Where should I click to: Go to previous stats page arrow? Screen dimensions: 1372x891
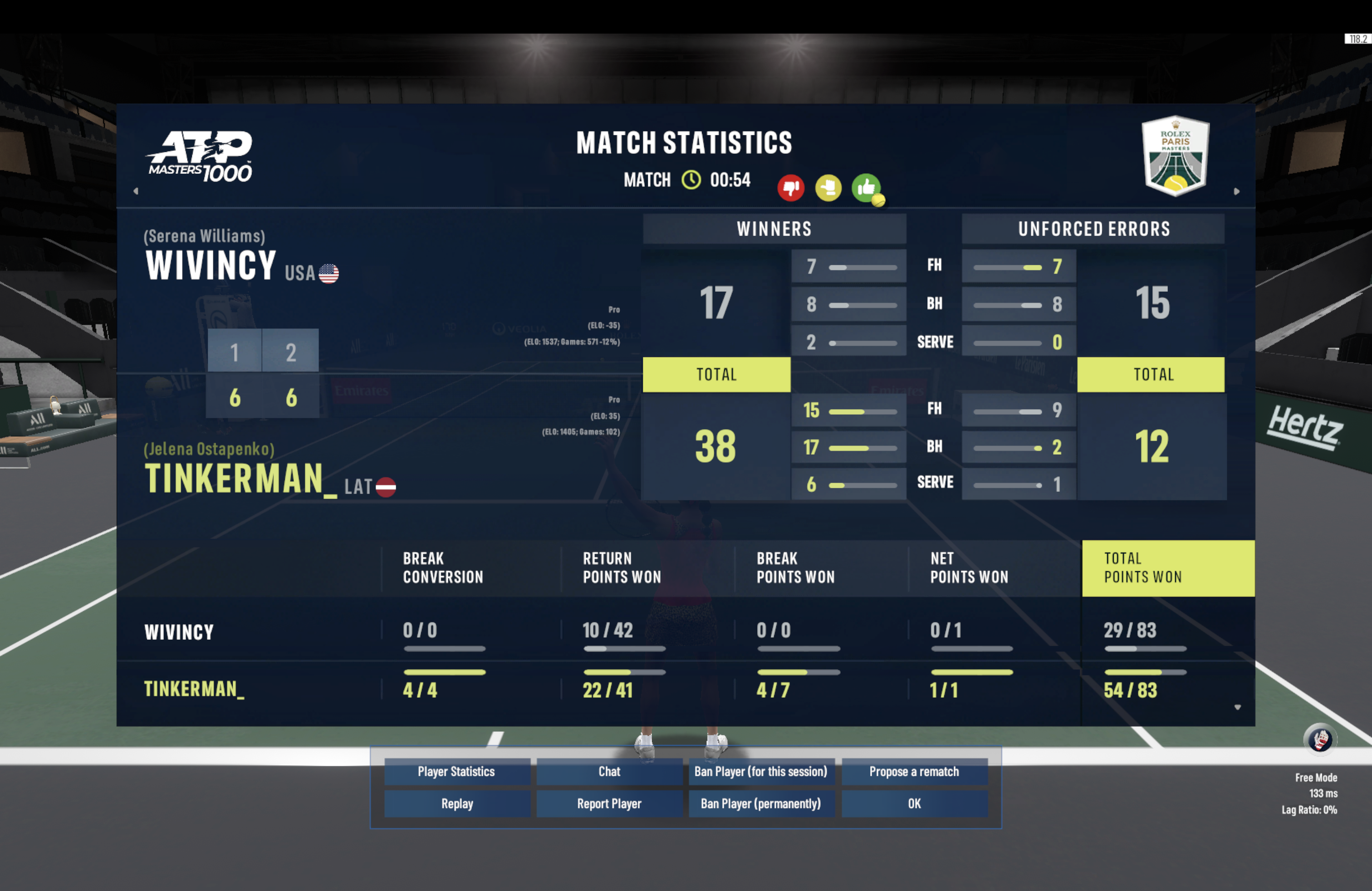[136, 191]
